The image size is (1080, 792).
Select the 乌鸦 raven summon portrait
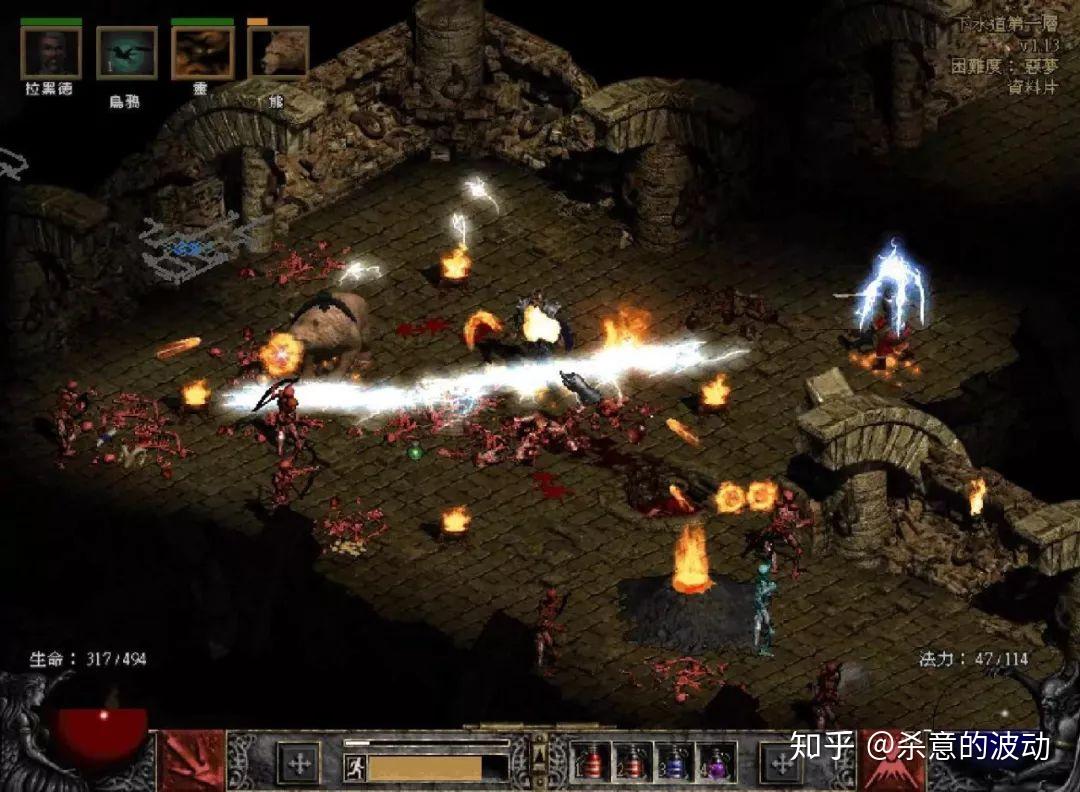[126, 53]
